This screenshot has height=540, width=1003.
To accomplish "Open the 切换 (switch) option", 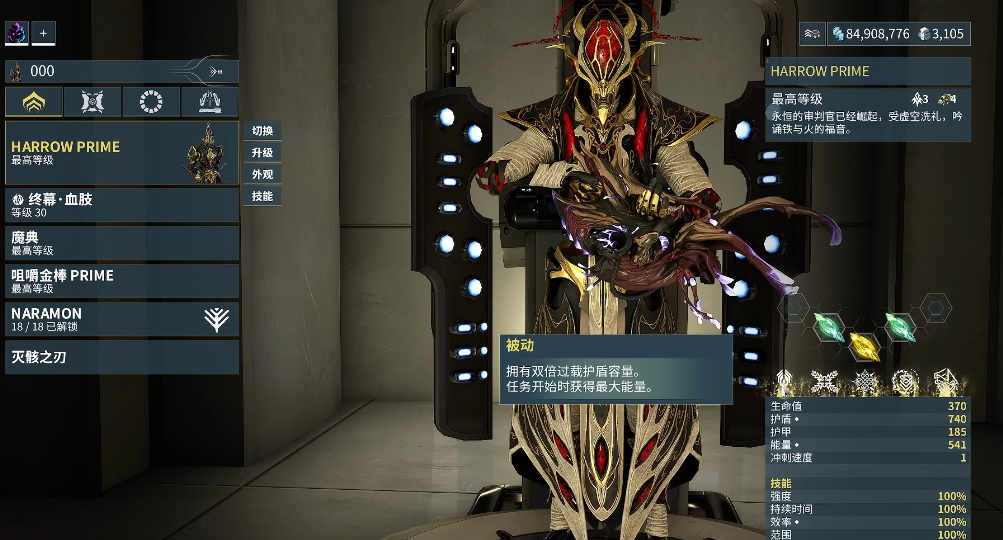I will pyautogui.click(x=262, y=131).
